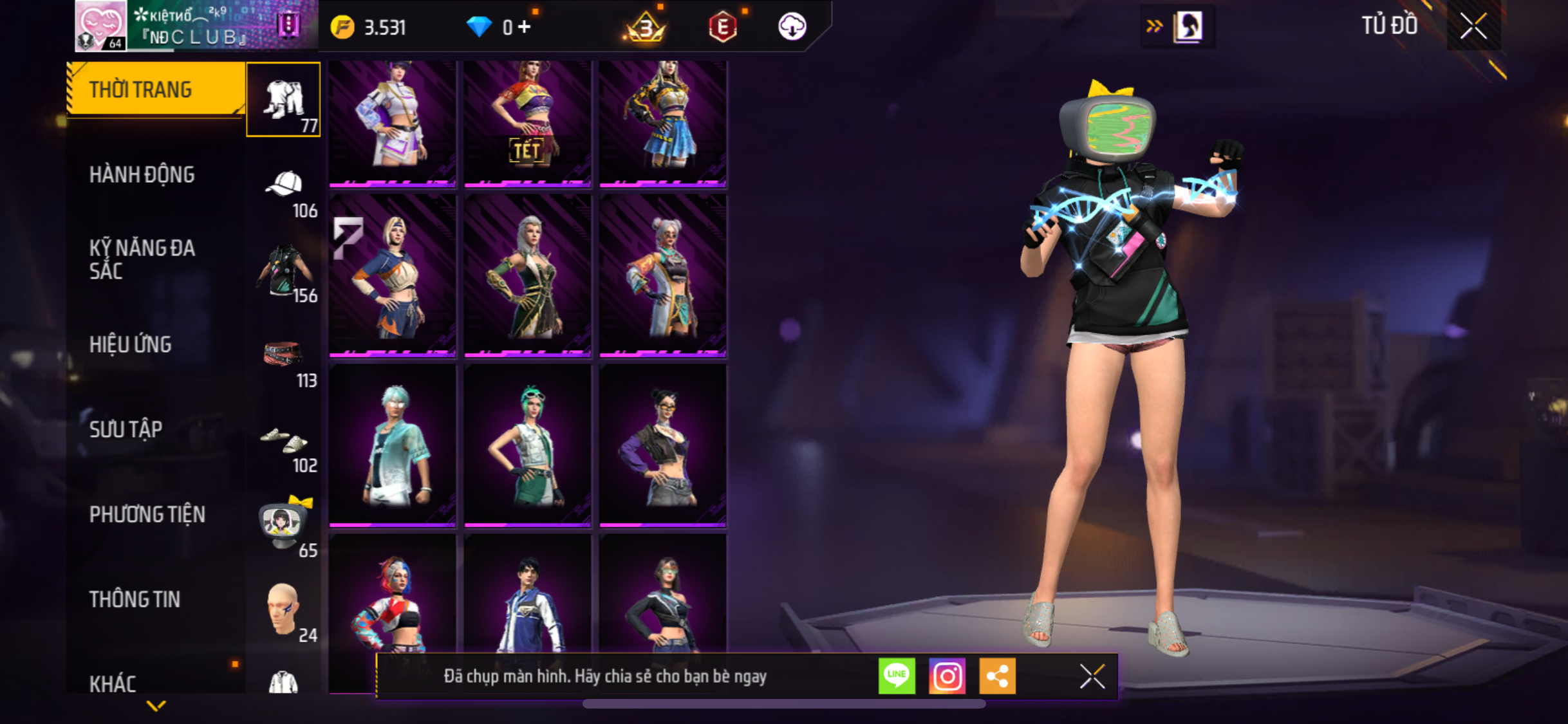
Task: Share screenshot via LINE
Action: (897, 676)
